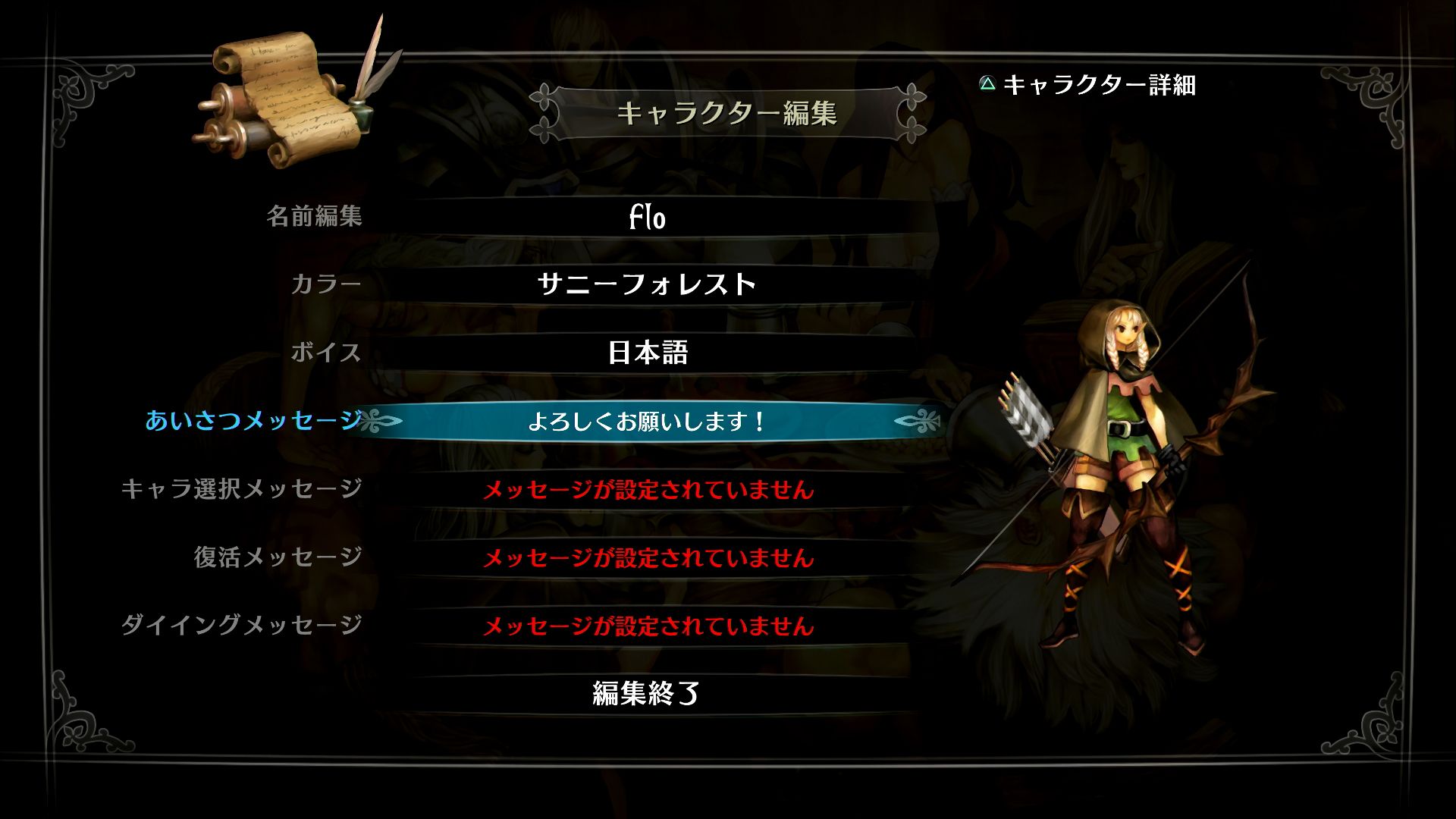This screenshot has width=1456, height=819.
Task: Select the right arrow ornament on あいさつメッセージ row
Action: point(918,422)
